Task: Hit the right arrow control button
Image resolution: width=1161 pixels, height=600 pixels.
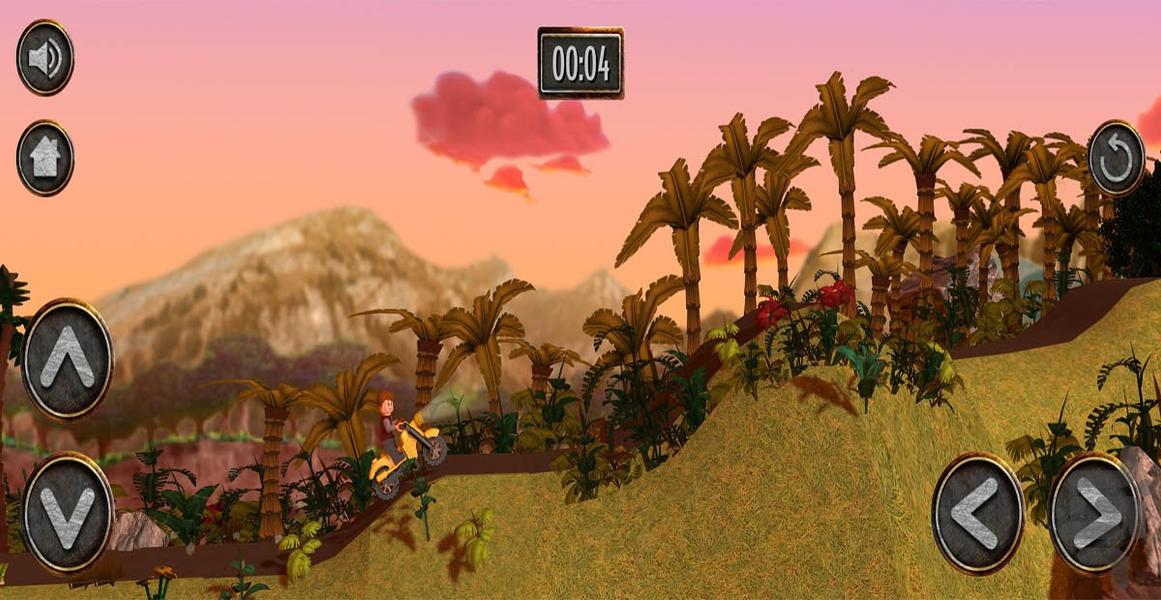Action: click(1095, 513)
